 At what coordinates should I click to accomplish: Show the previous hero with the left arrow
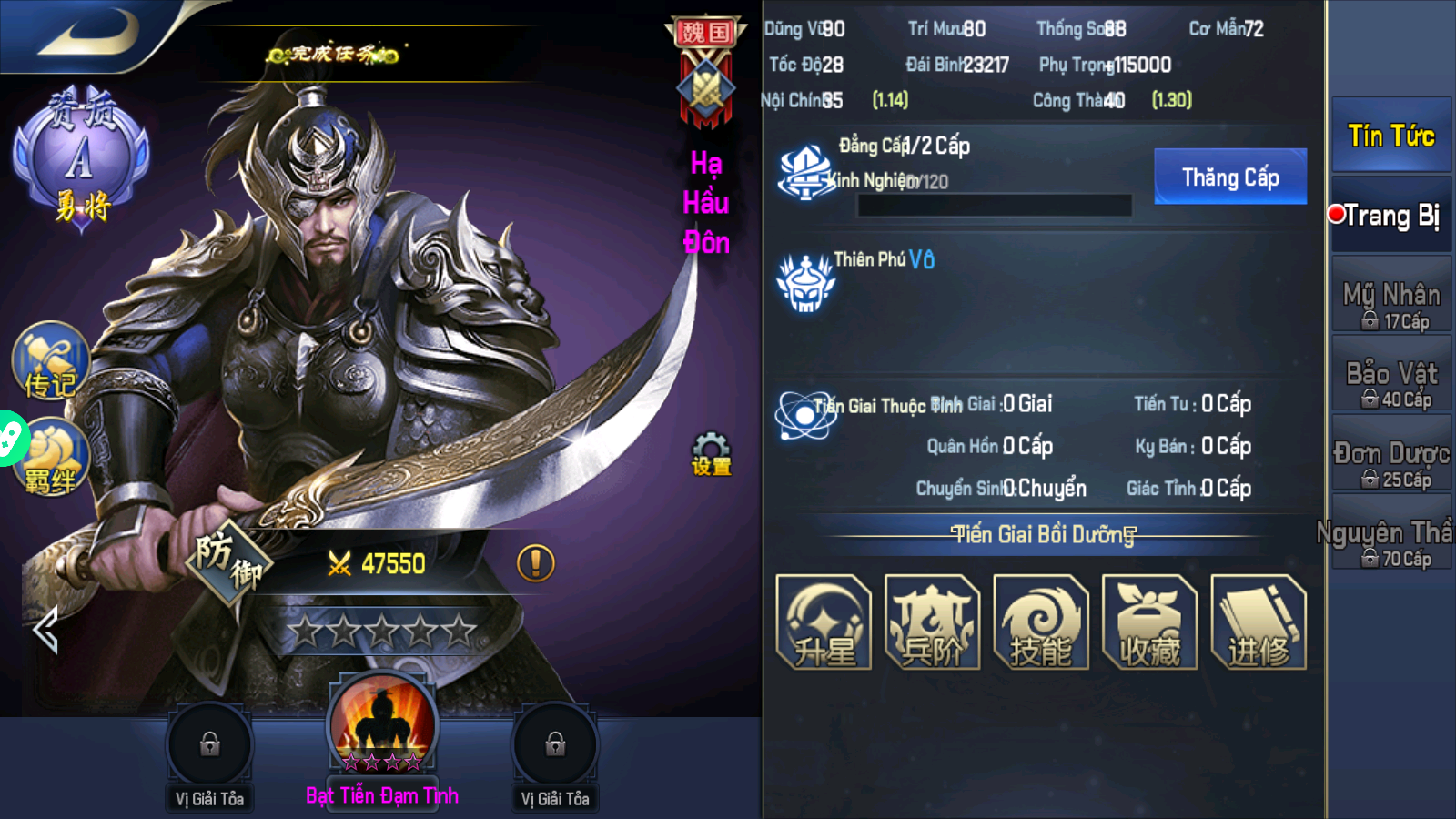click(45, 630)
